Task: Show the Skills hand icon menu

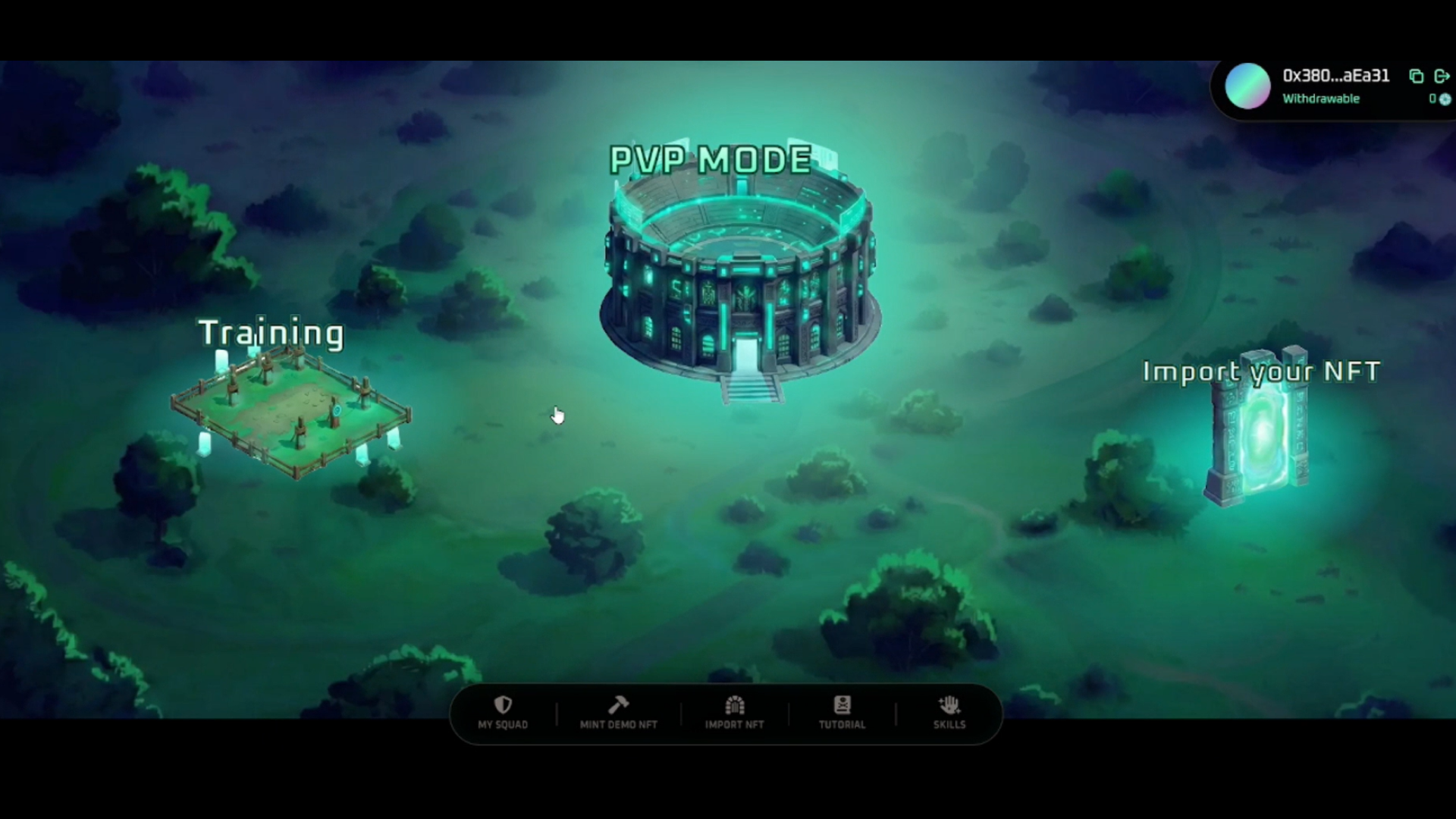Action: 949,713
